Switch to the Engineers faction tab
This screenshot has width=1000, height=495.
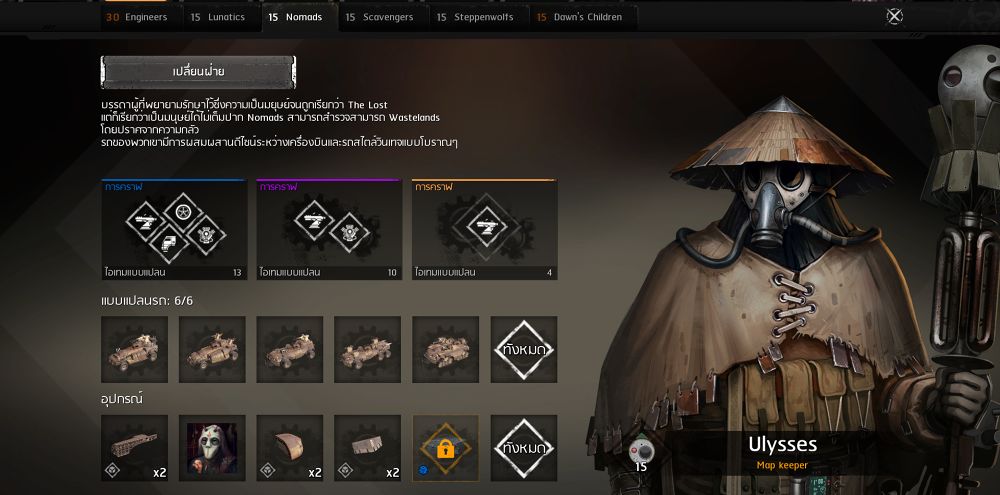coord(137,17)
